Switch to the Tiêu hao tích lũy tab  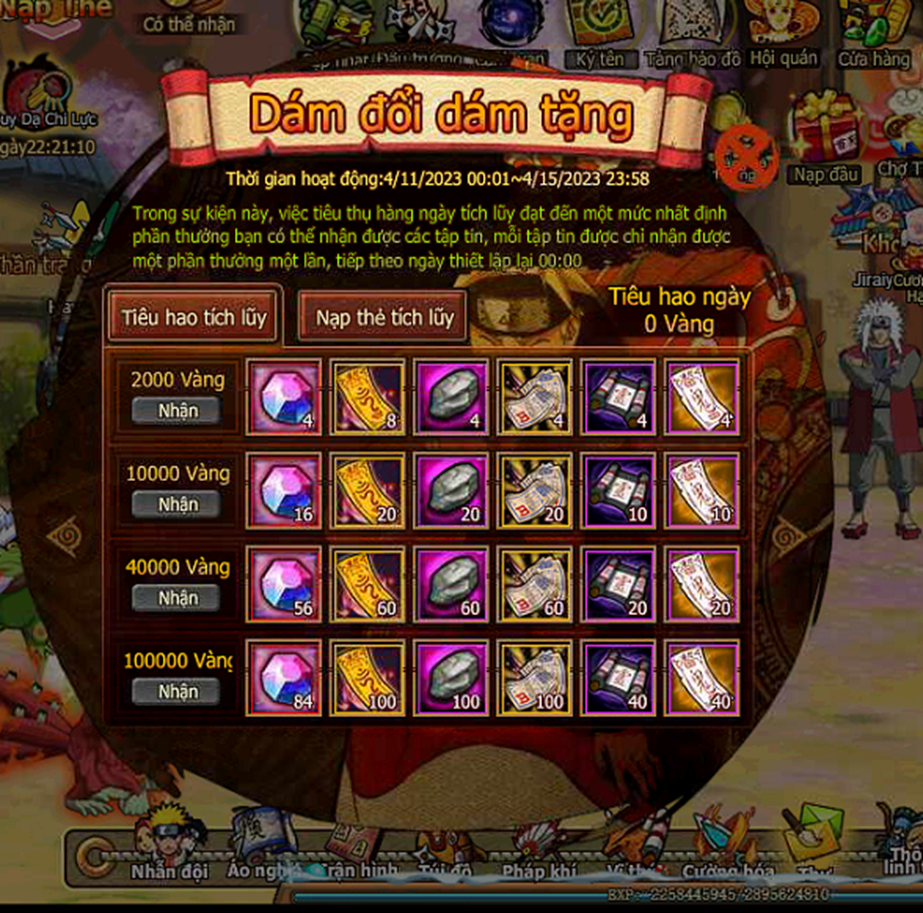[194, 317]
